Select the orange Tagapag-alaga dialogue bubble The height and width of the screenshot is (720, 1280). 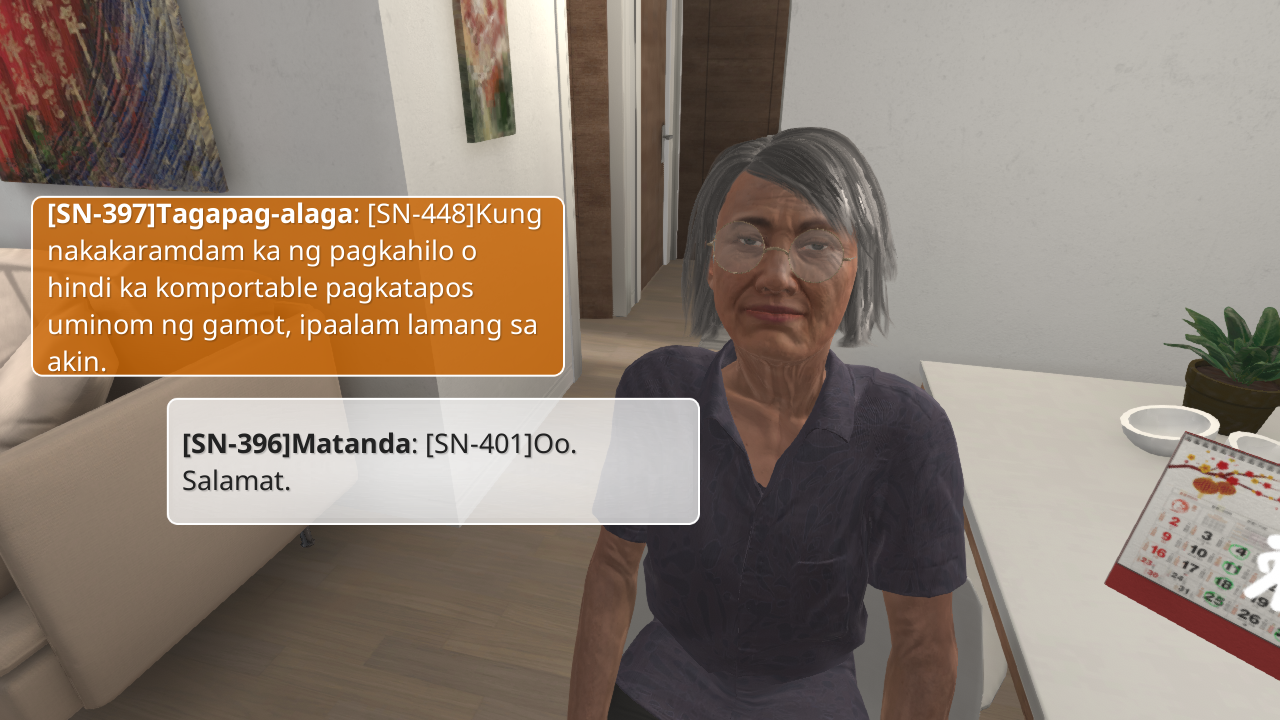[x=298, y=286]
